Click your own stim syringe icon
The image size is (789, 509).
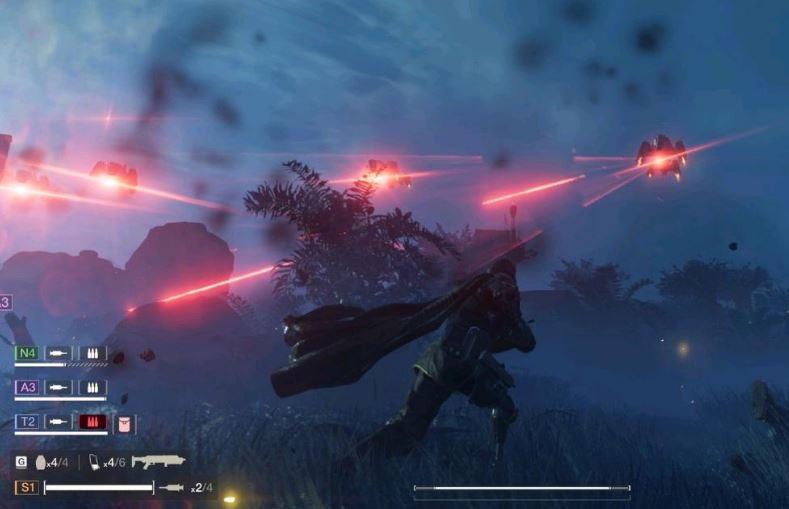pyautogui.click(x=171, y=488)
